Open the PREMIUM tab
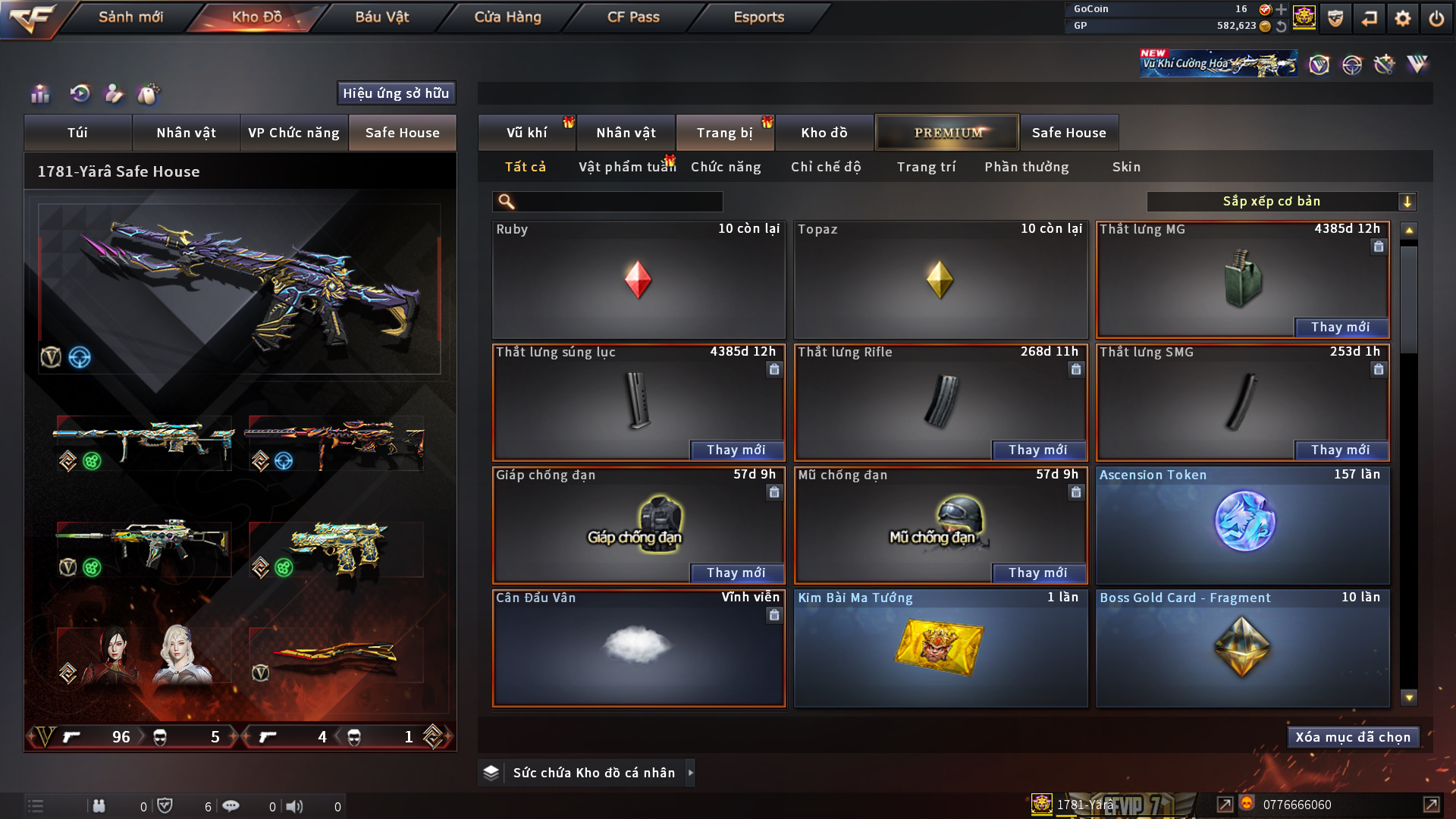1456x819 pixels. (x=947, y=133)
